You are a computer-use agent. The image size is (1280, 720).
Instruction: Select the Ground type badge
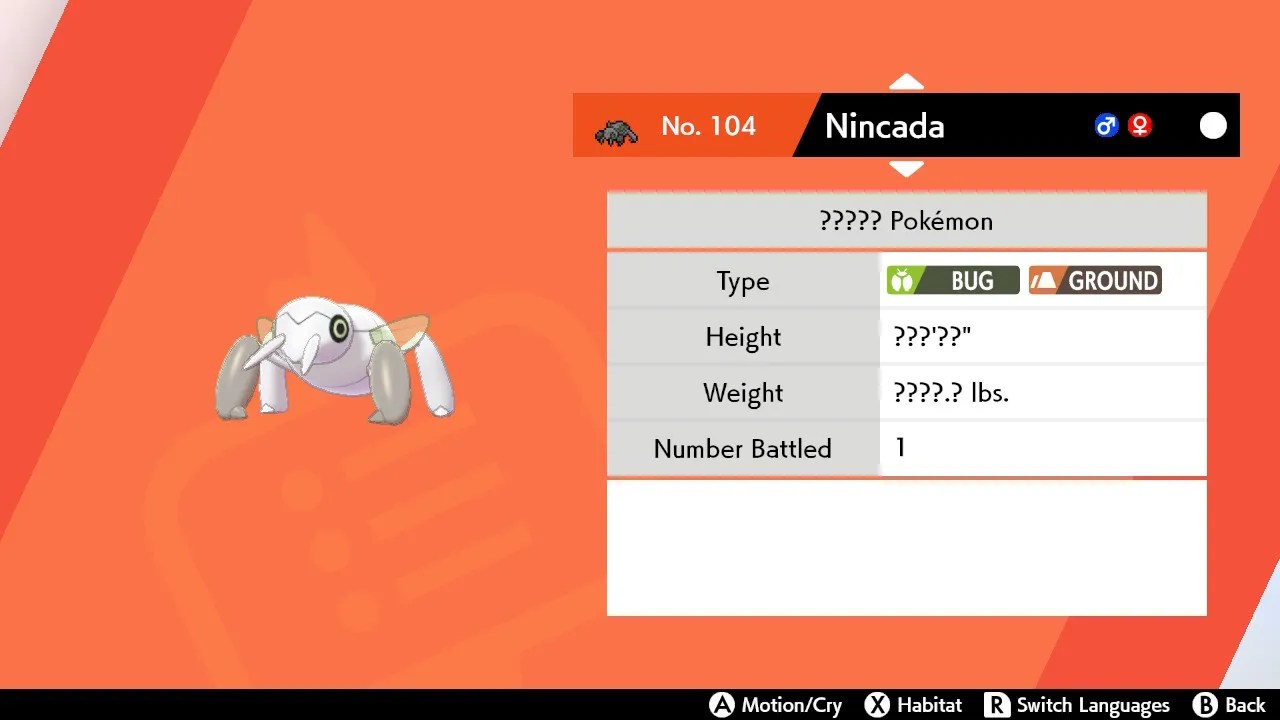[x=1094, y=280]
